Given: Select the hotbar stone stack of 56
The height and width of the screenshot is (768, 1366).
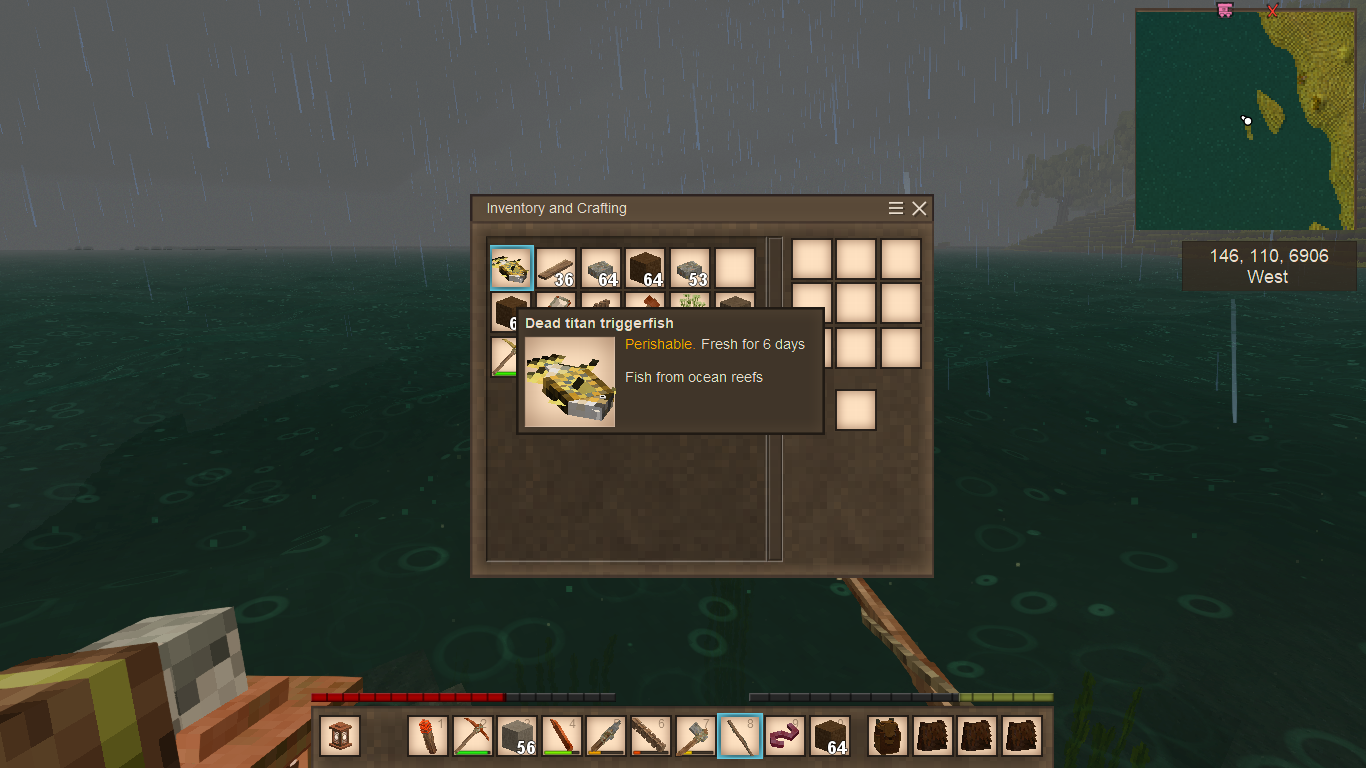Looking at the screenshot, I should point(517,736).
